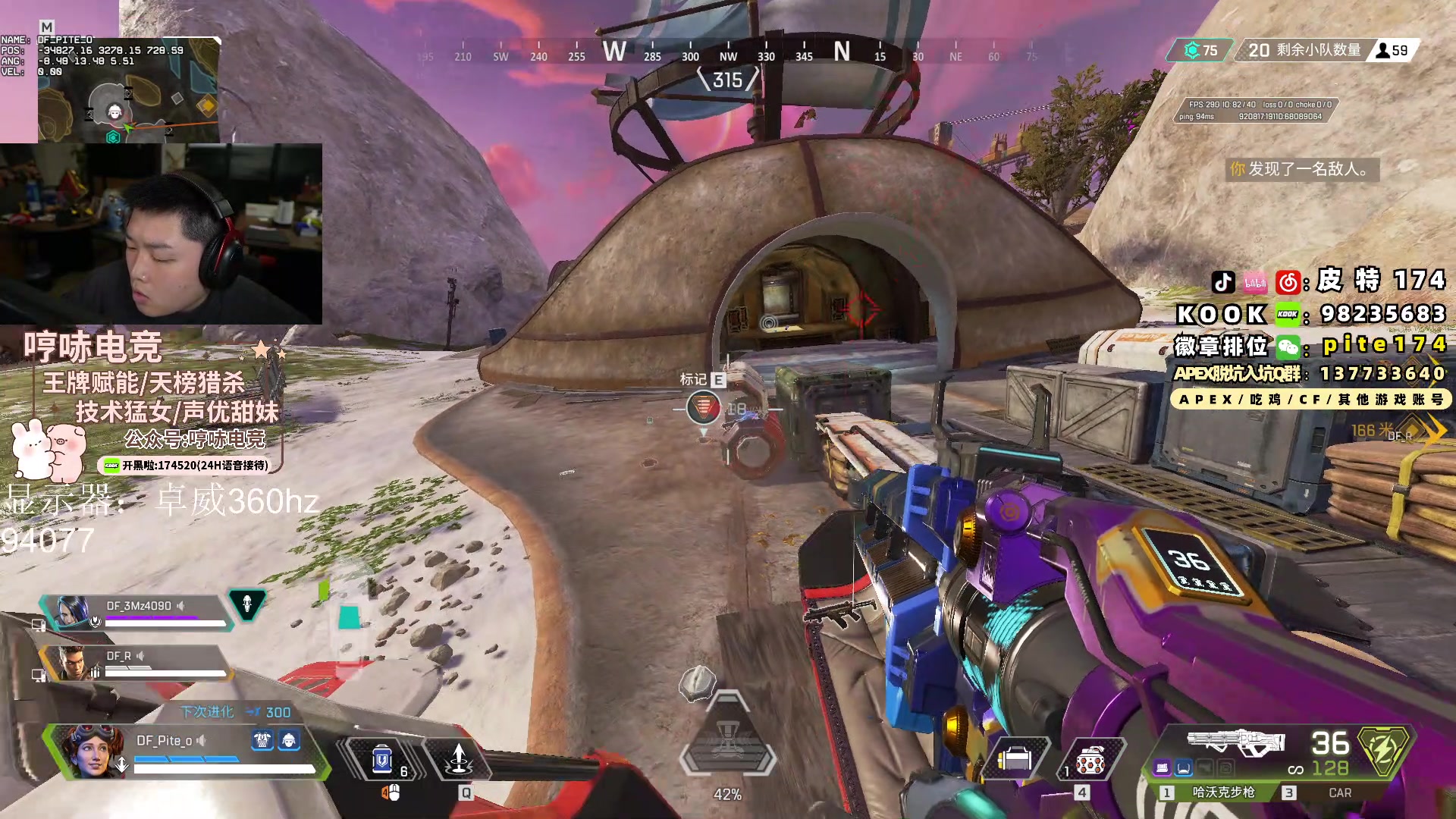Activate the Gravity Lift tactical ability

coord(459,759)
